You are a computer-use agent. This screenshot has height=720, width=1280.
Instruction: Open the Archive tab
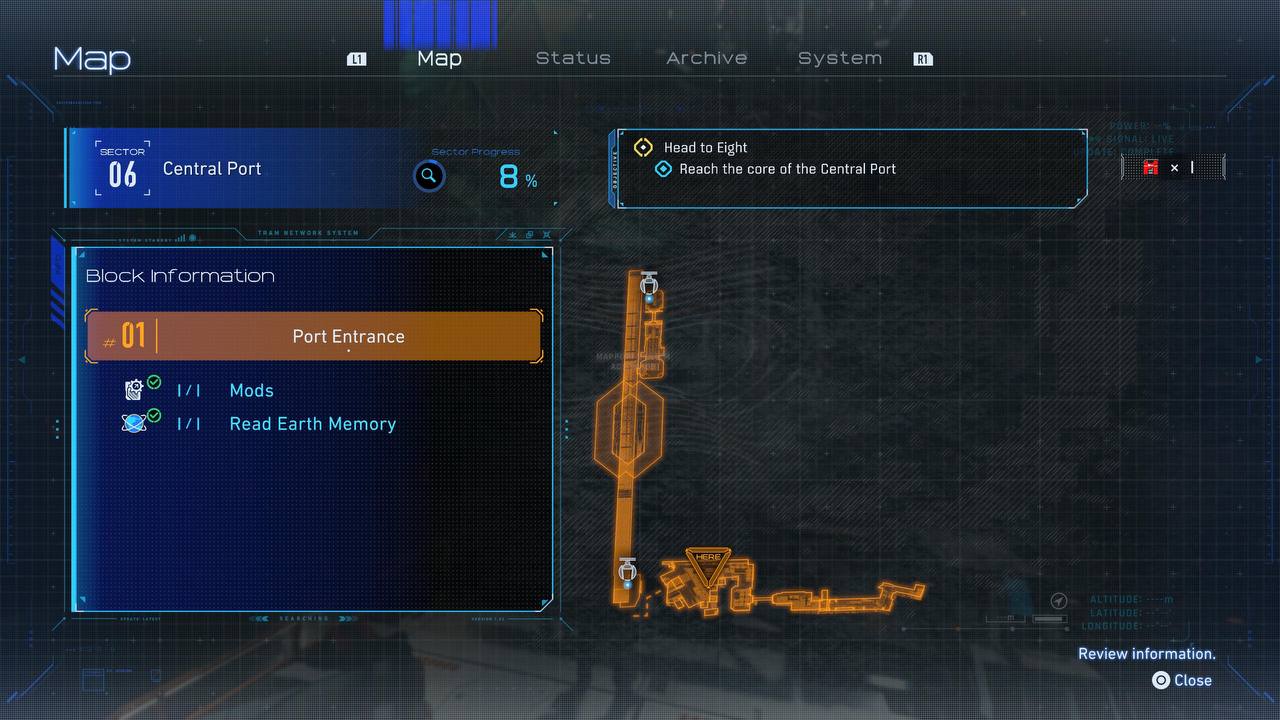point(706,58)
